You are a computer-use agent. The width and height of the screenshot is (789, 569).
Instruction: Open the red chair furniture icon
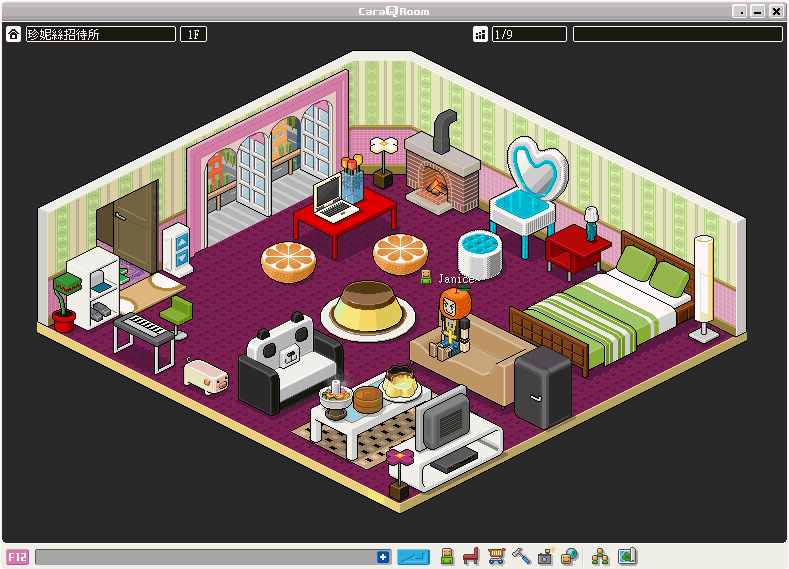471,557
